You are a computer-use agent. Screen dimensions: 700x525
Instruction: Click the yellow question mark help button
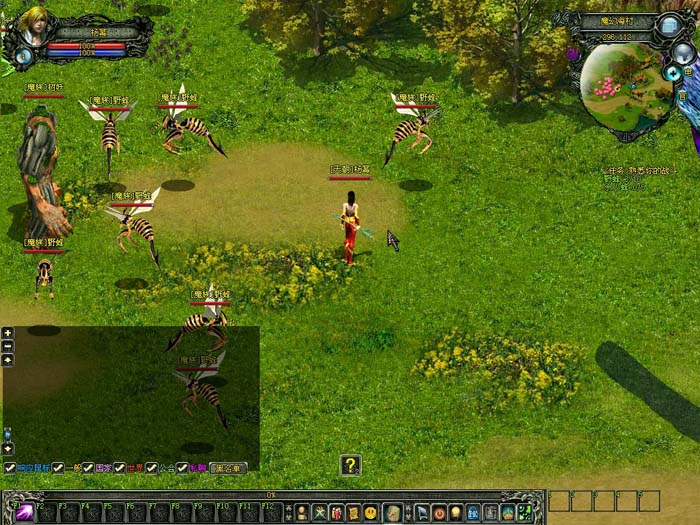click(x=350, y=464)
